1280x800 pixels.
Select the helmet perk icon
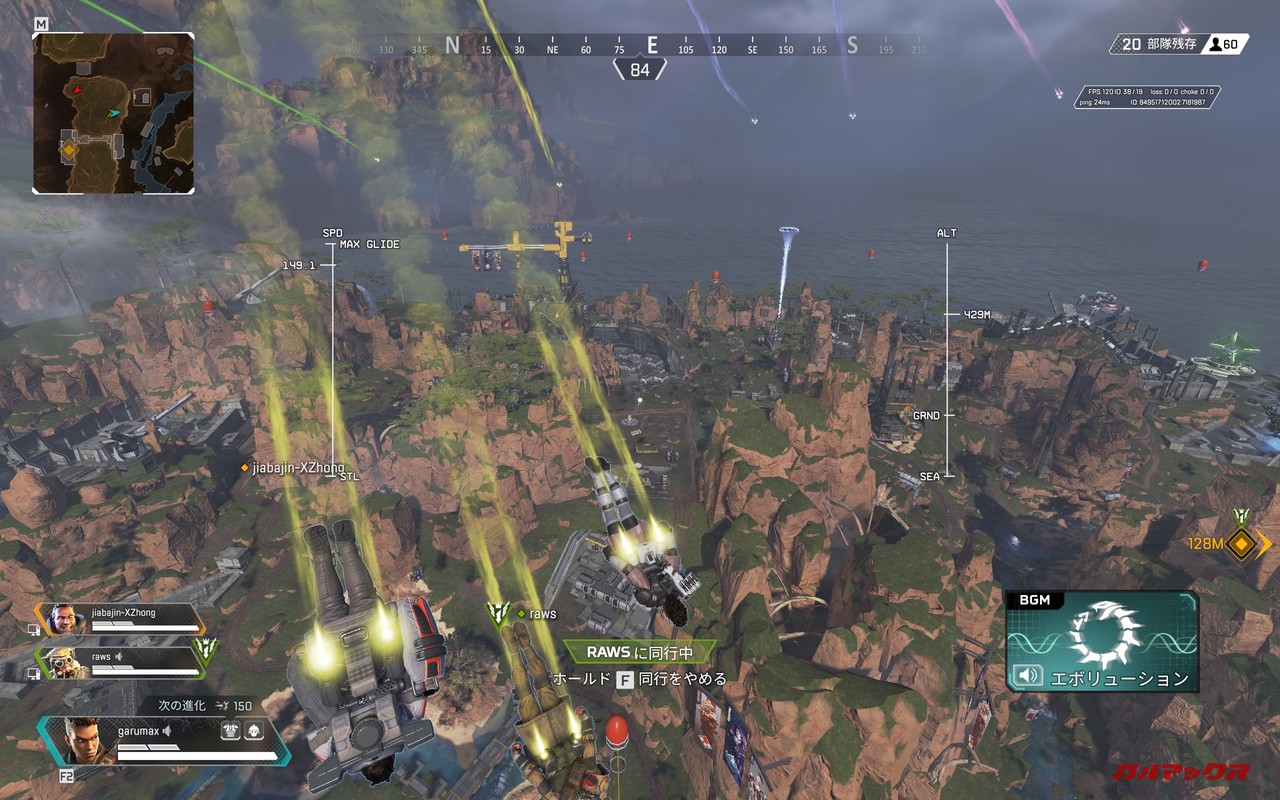[x=253, y=732]
